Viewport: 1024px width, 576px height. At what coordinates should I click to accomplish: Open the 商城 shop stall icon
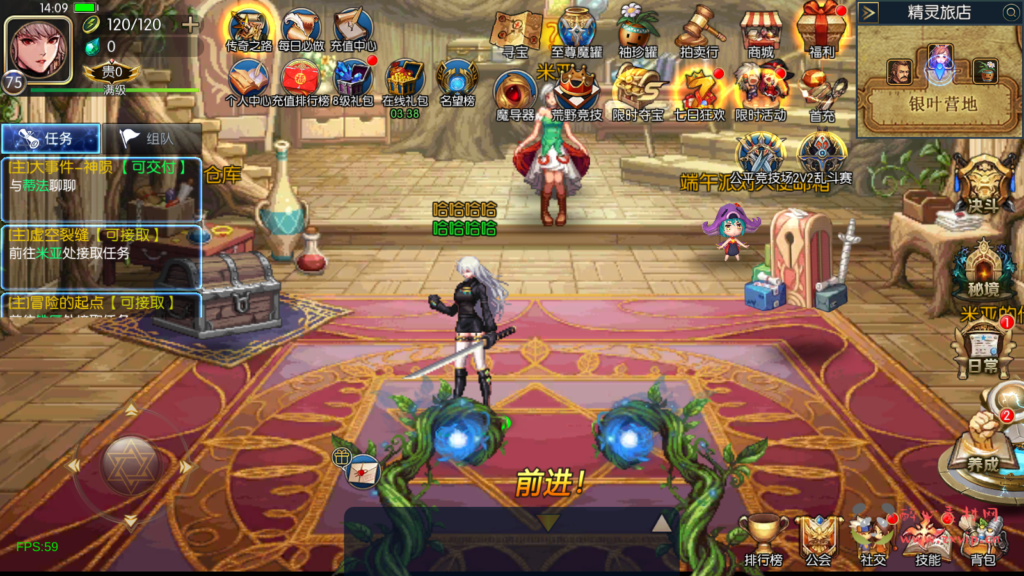[761, 32]
